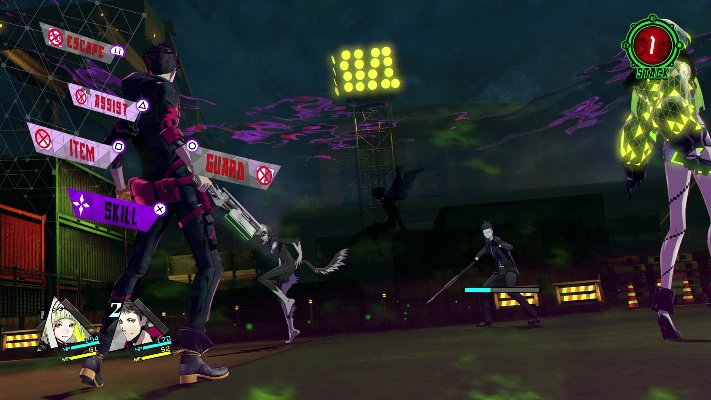711x400 pixels.
Task: Choose the Guard command
Action: [232, 168]
